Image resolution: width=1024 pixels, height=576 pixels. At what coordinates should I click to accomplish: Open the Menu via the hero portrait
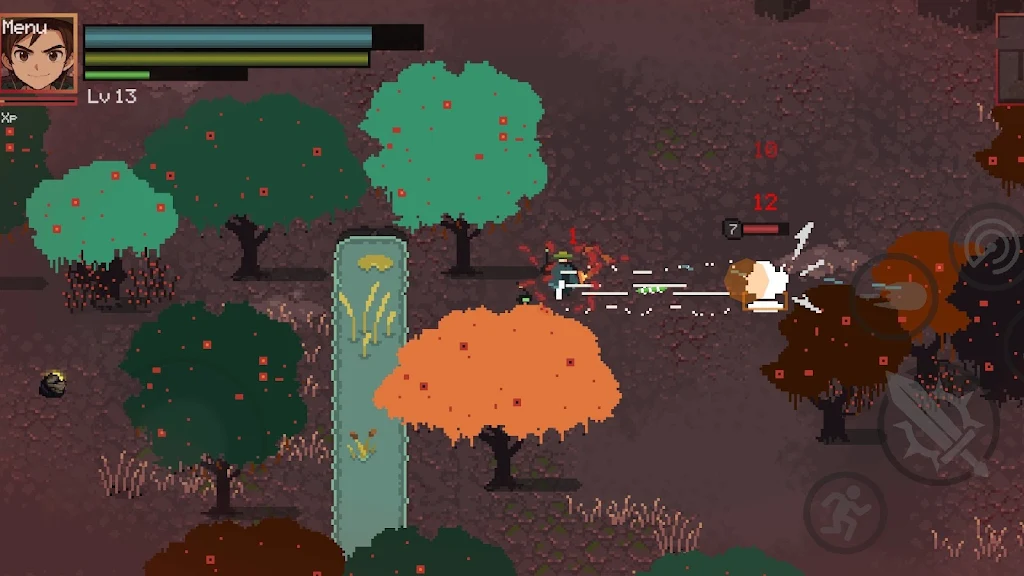click(x=38, y=54)
